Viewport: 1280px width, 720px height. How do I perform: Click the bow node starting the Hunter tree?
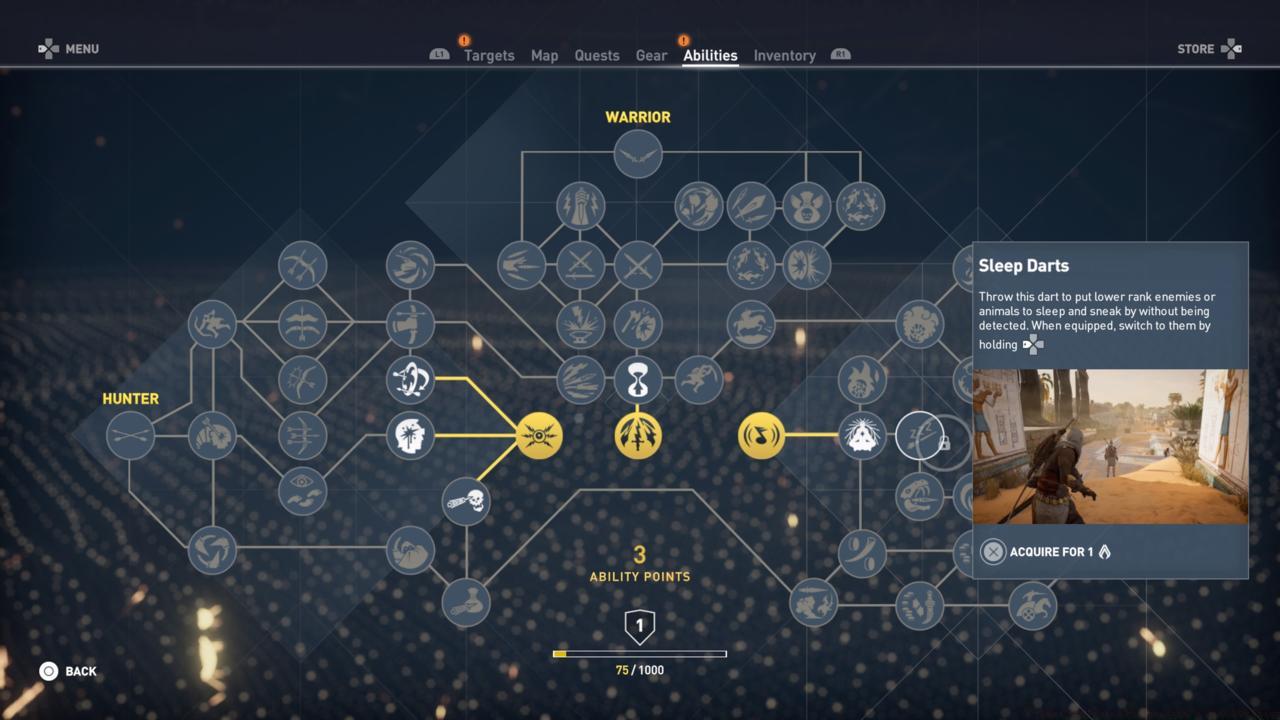coord(130,435)
